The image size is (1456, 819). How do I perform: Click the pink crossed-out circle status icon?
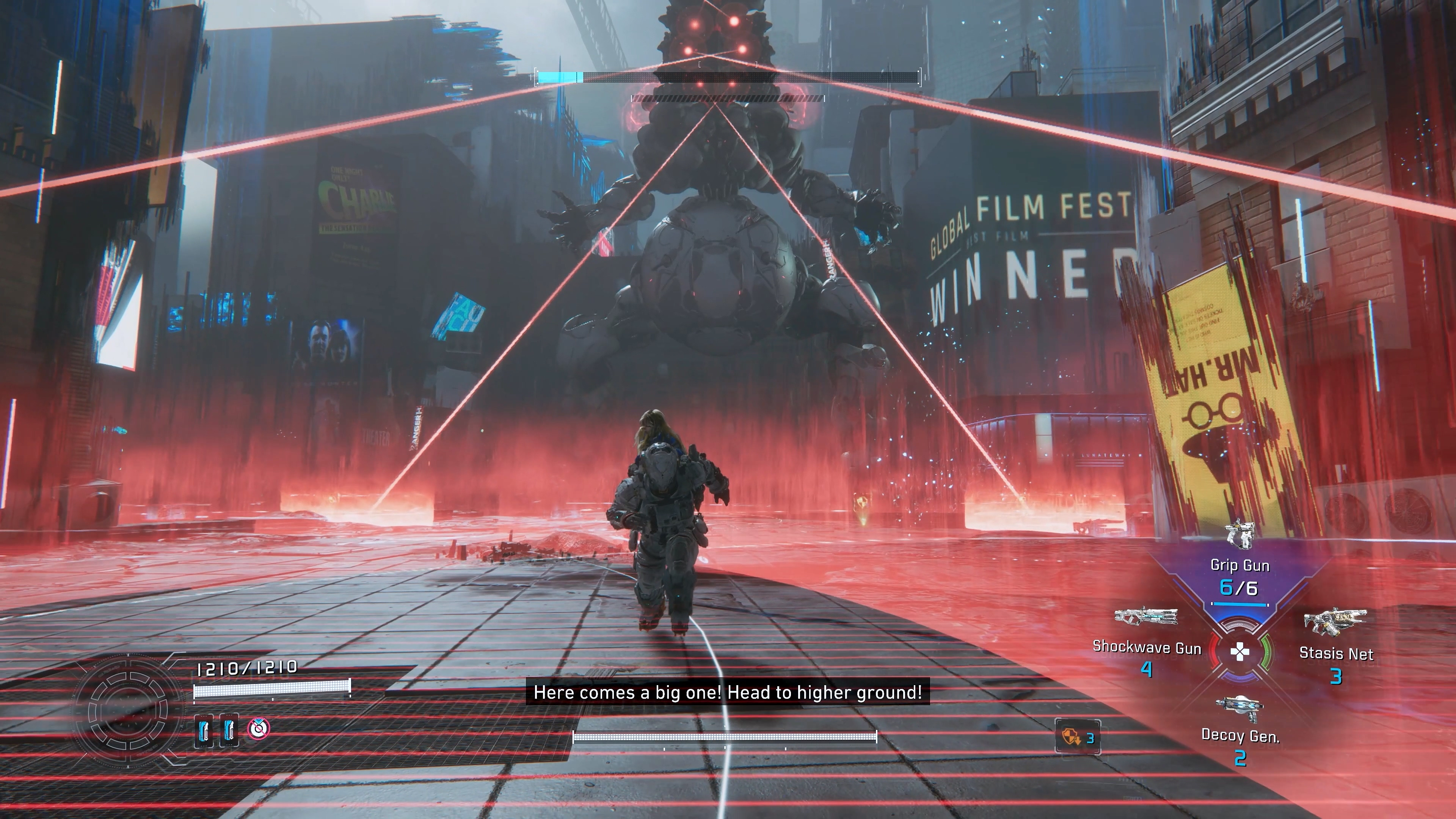259,728
